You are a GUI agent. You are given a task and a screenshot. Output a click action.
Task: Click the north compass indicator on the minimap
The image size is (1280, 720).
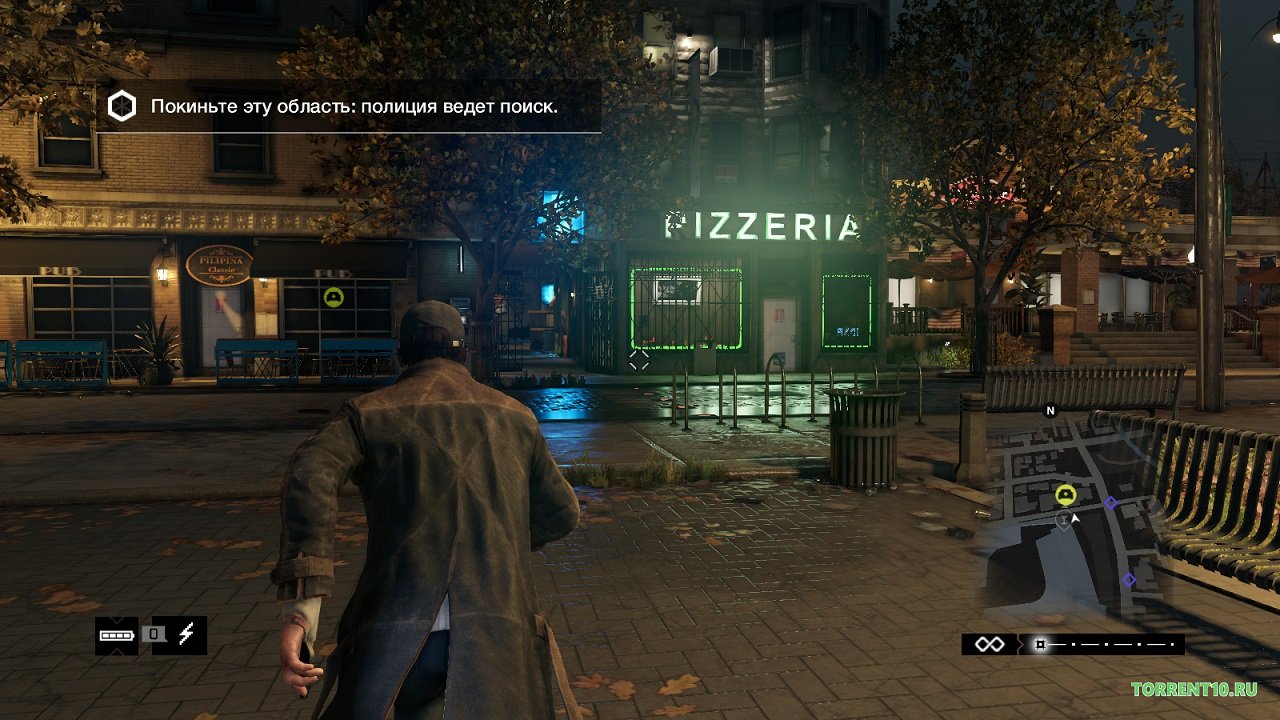point(1050,410)
